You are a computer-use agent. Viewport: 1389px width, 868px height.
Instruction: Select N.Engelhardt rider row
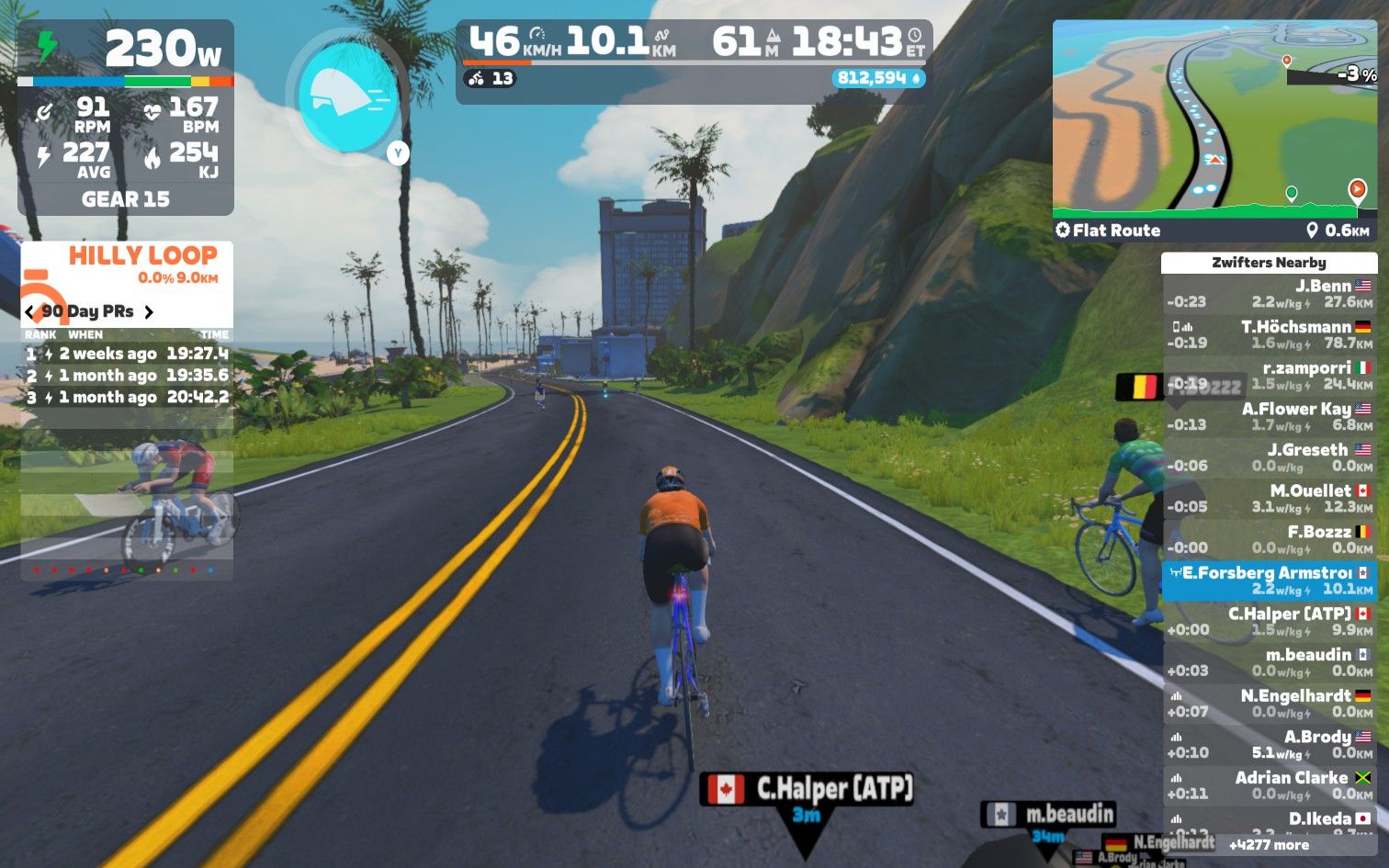1270,704
